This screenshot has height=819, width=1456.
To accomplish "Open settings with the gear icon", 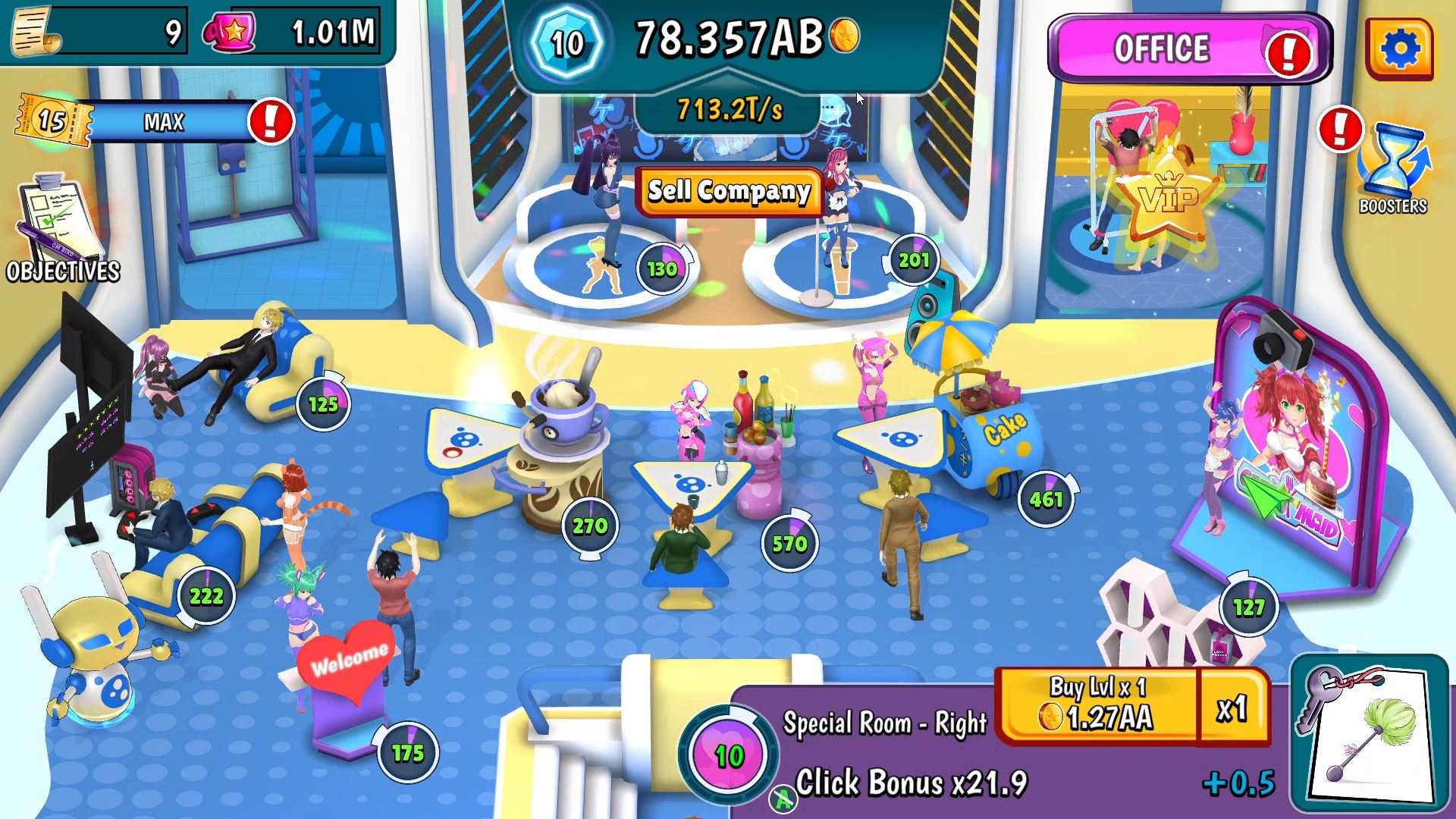I will coord(1400,49).
